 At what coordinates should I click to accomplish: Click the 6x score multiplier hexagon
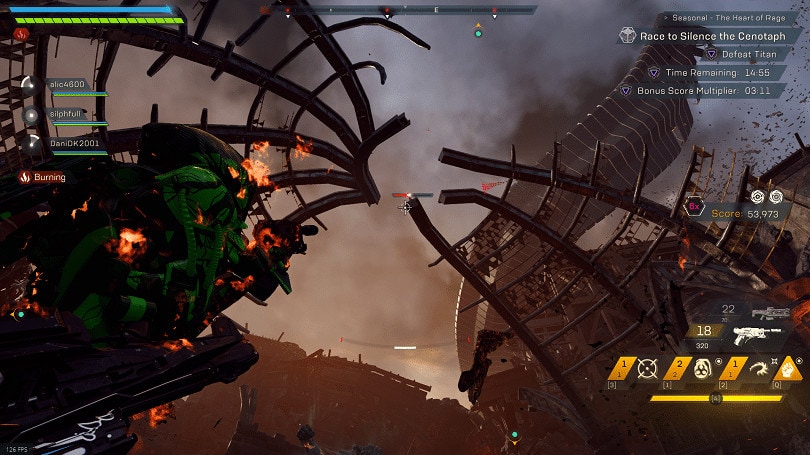693,207
